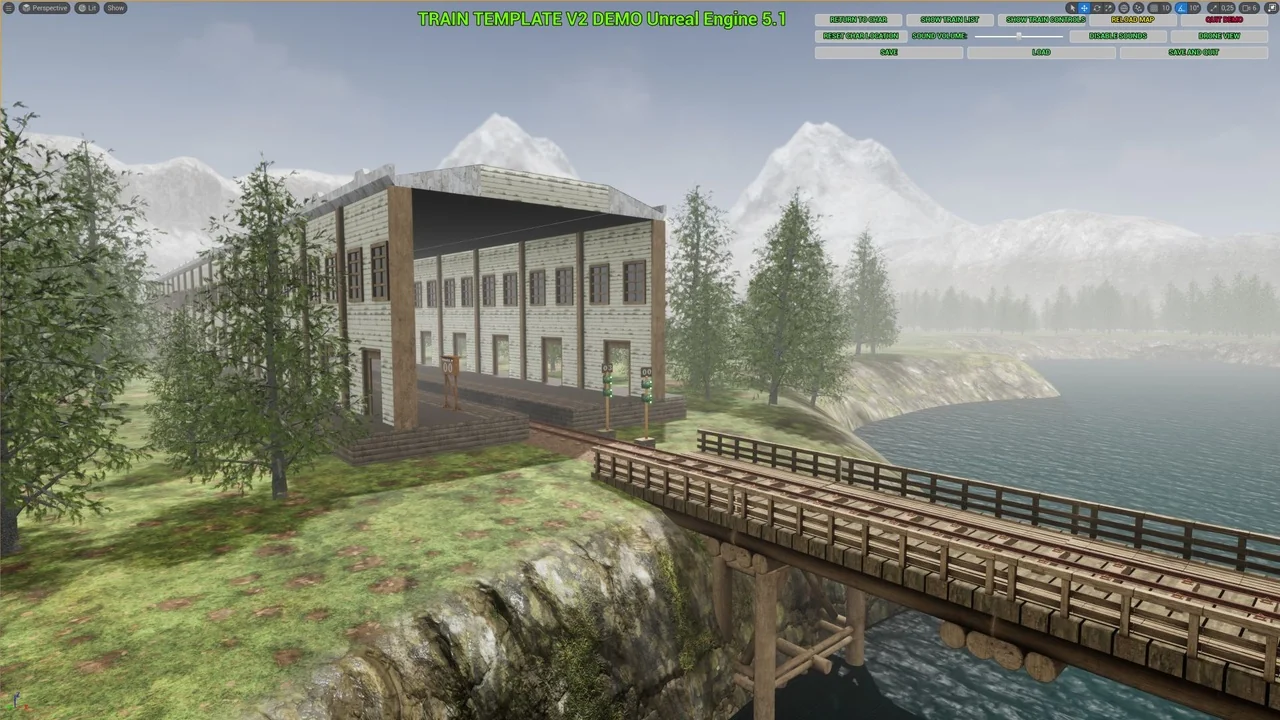The height and width of the screenshot is (720, 1280).
Task: Open the Perspective viewport dropdown
Action: tap(45, 8)
